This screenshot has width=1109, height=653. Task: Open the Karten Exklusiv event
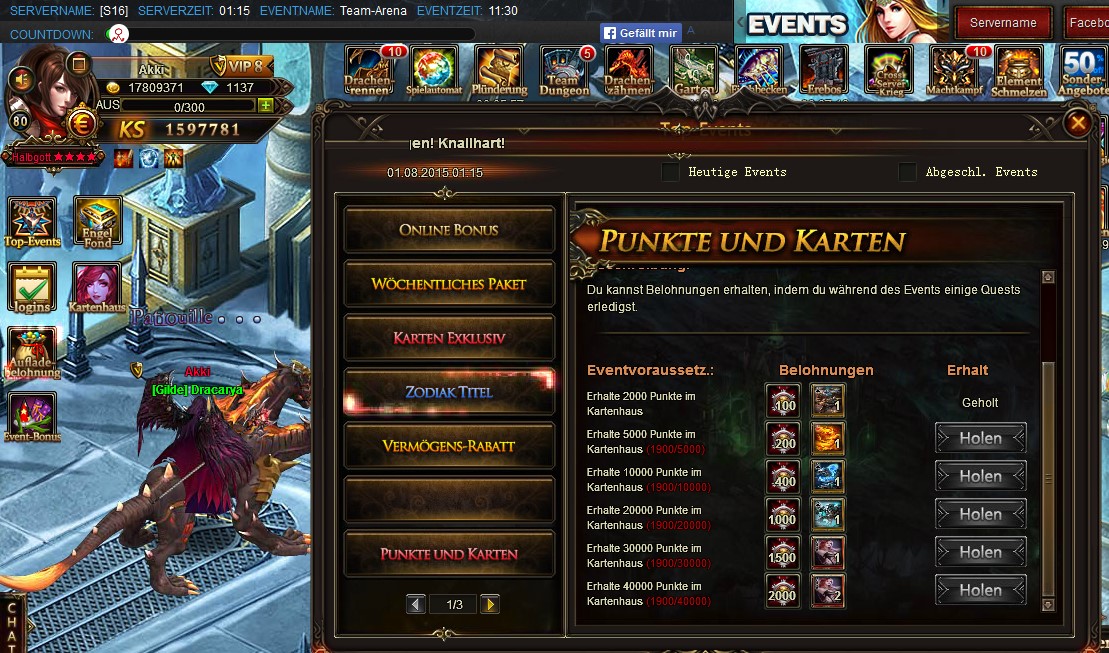pos(449,338)
